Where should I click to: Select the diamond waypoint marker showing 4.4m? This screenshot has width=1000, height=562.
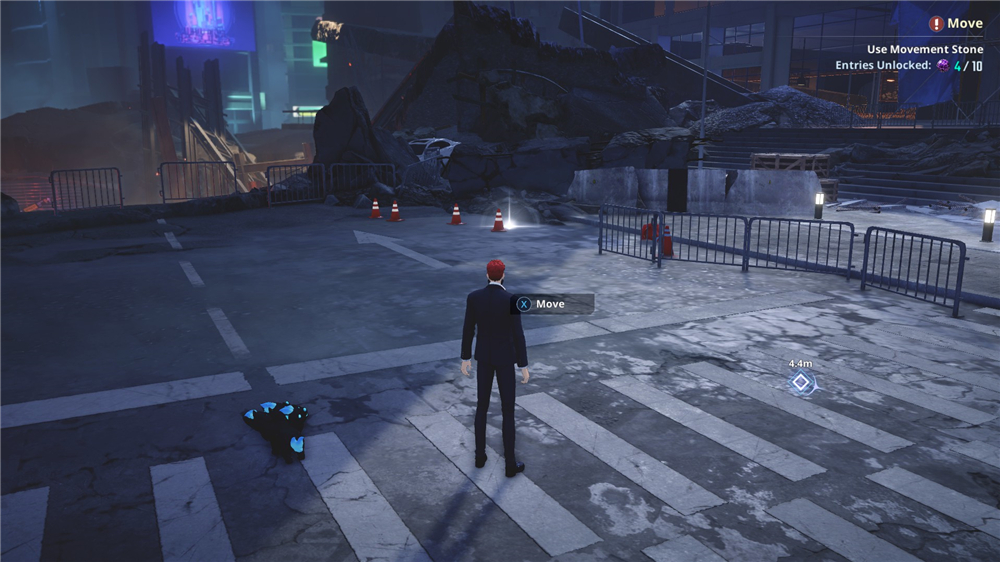tap(801, 382)
